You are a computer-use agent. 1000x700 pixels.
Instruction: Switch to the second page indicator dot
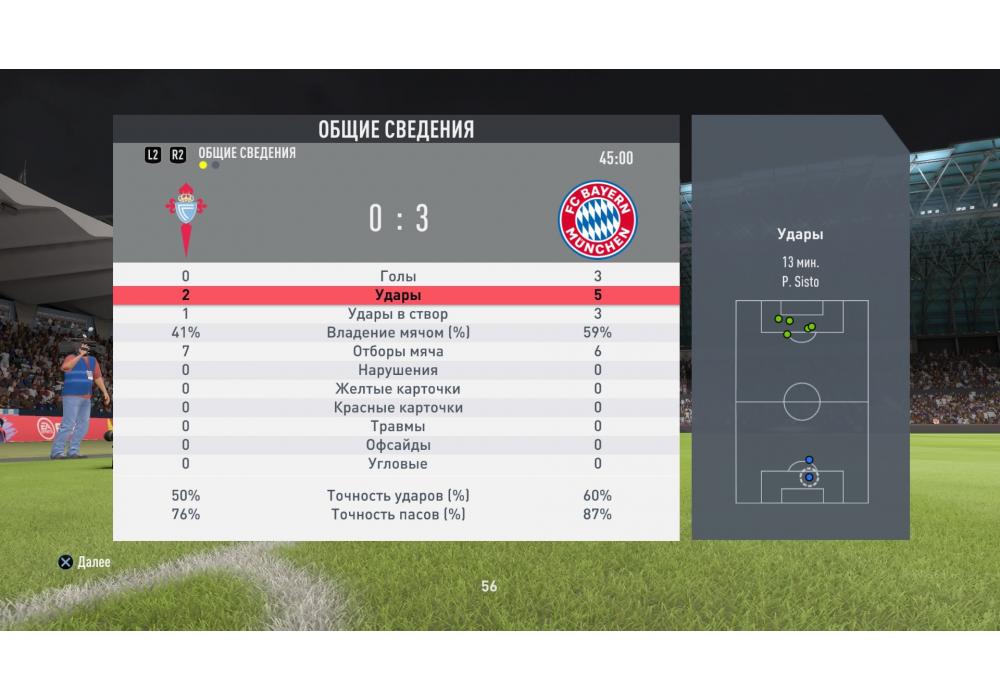click(216, 165)
